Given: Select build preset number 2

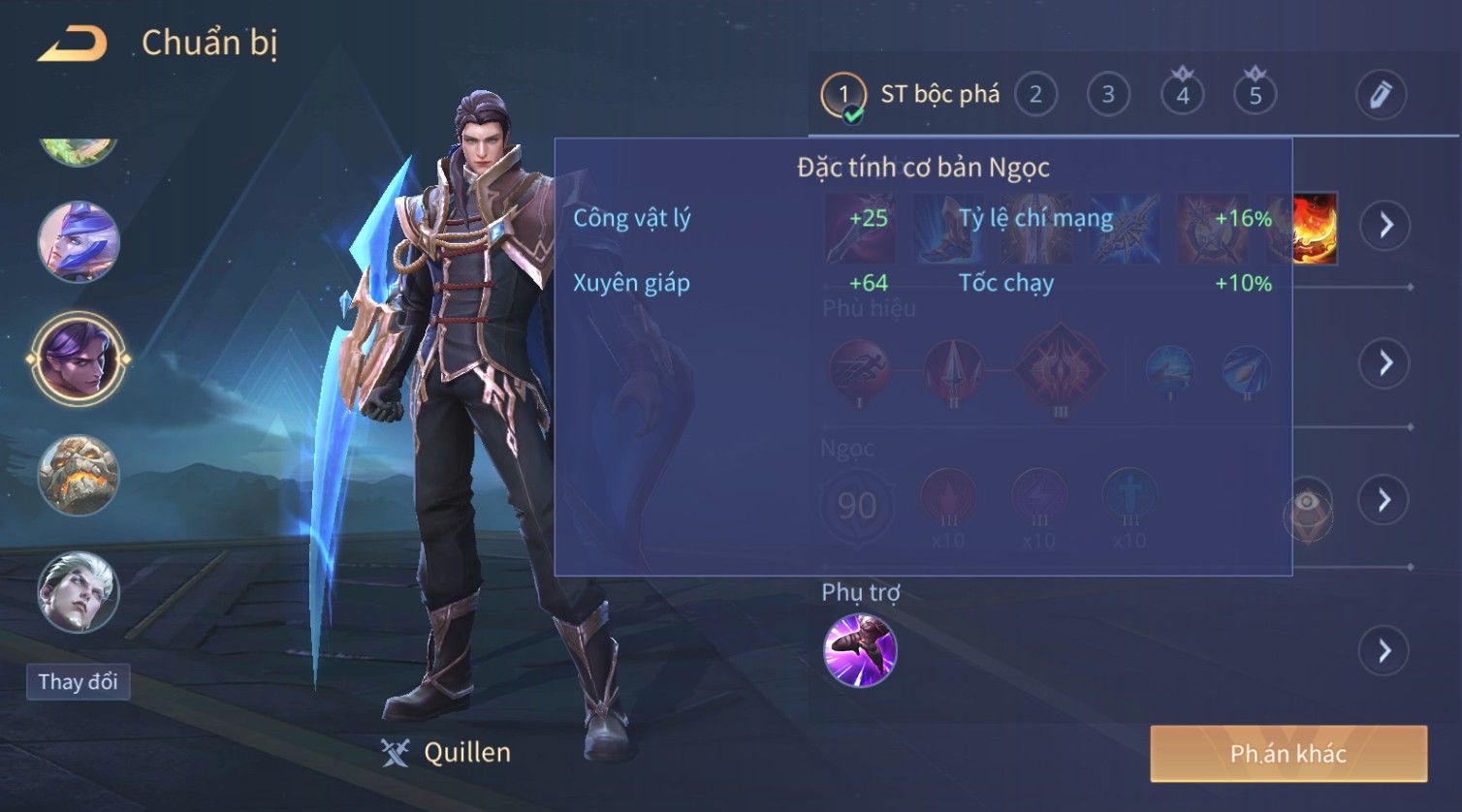Looking at the screenshot, I should pos(1035,95).
